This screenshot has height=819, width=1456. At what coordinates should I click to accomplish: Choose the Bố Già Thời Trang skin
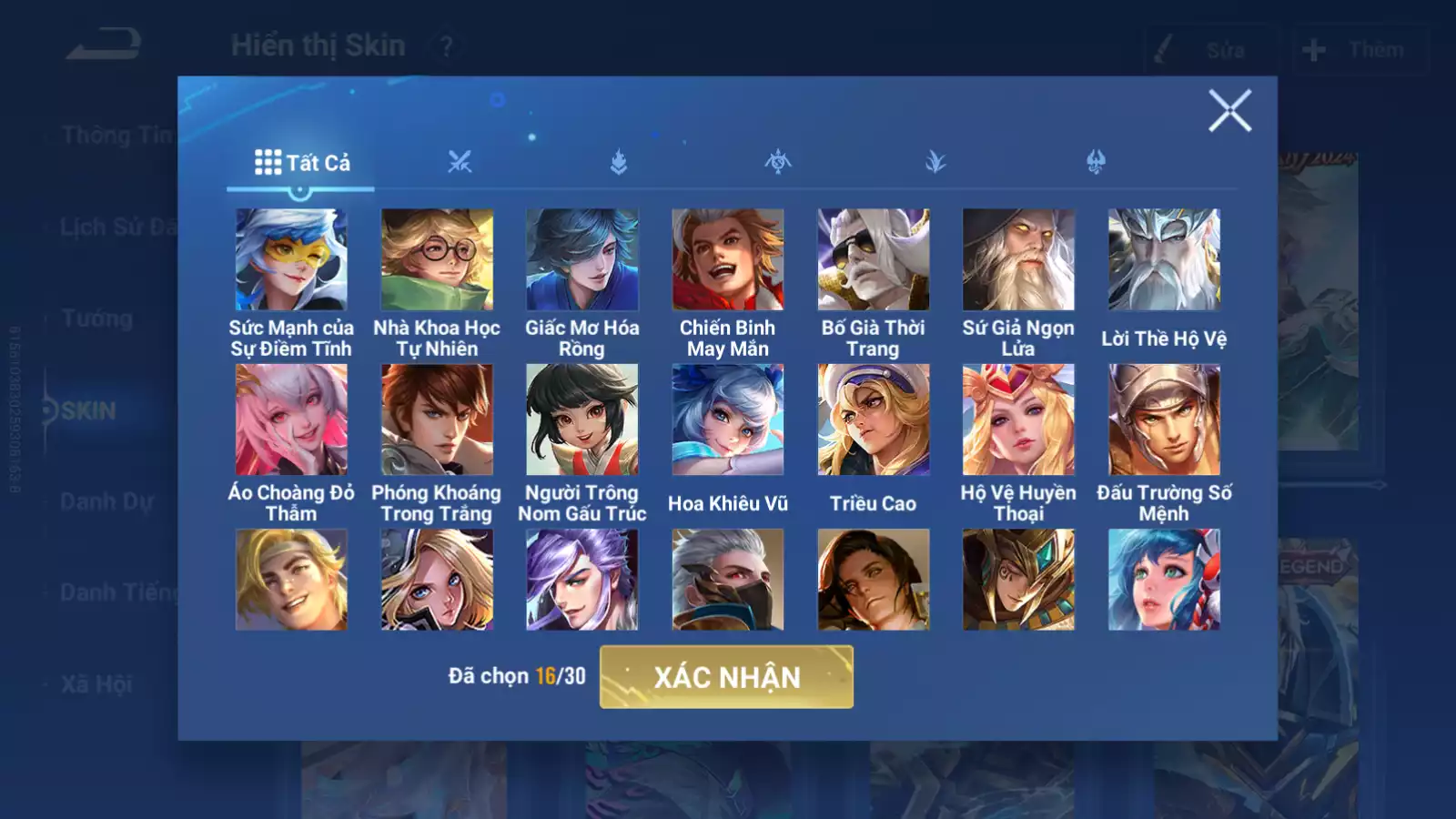874,260
